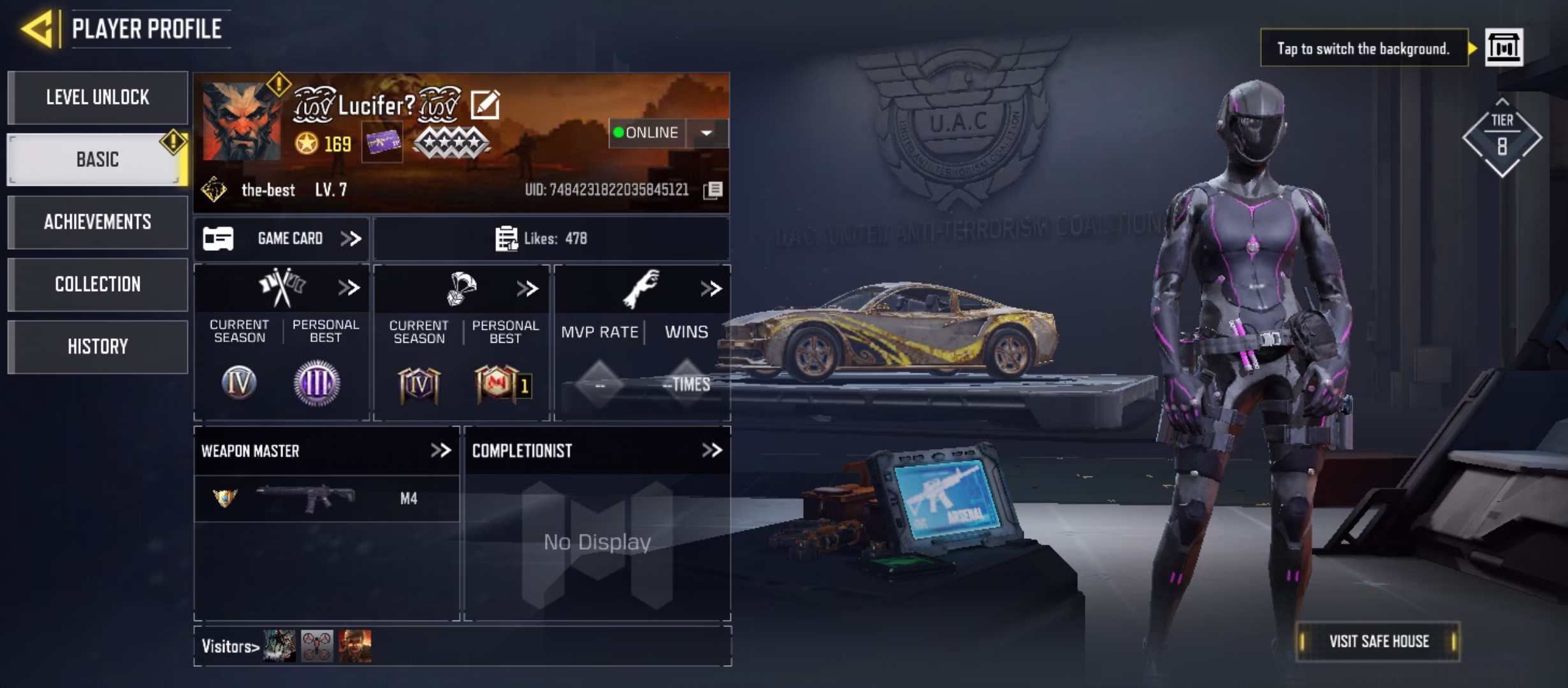Visit the Safe House
Image resolution: width=1568 pixels, height=688 pixels.
pos(1378,641)
